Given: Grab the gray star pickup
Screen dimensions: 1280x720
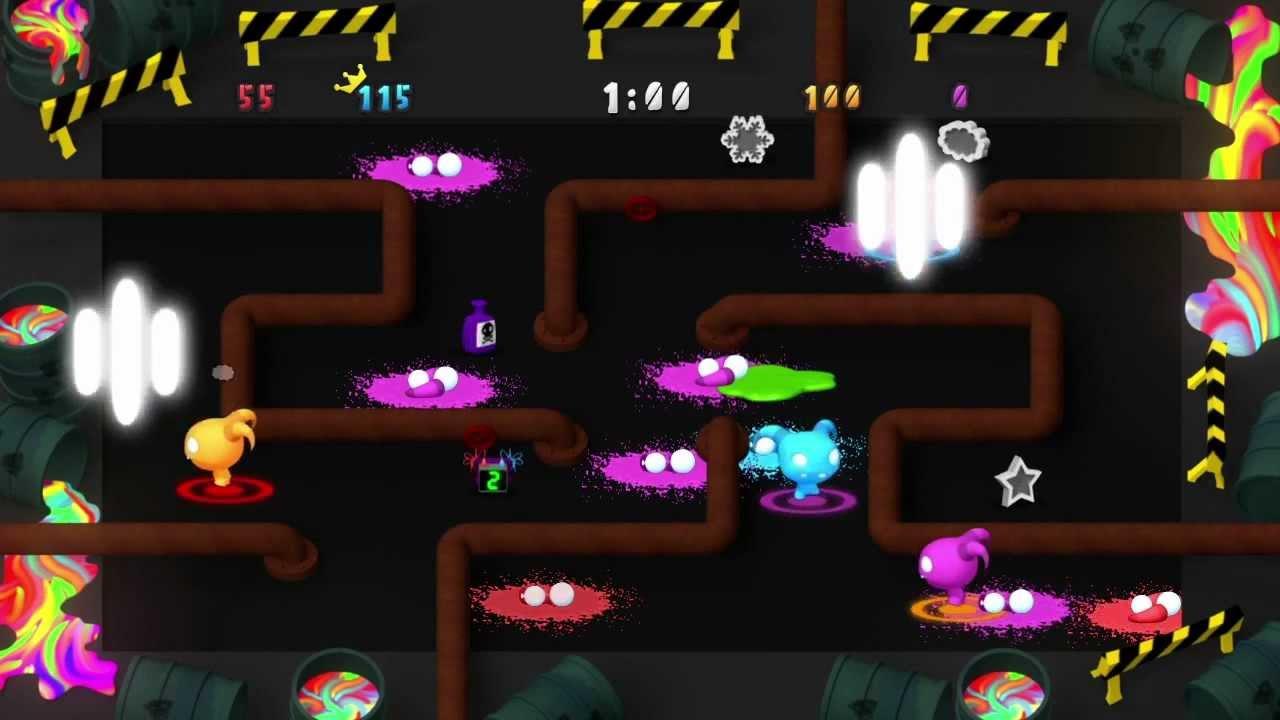Looking at the screenshot, I should tap(1017, 480).
